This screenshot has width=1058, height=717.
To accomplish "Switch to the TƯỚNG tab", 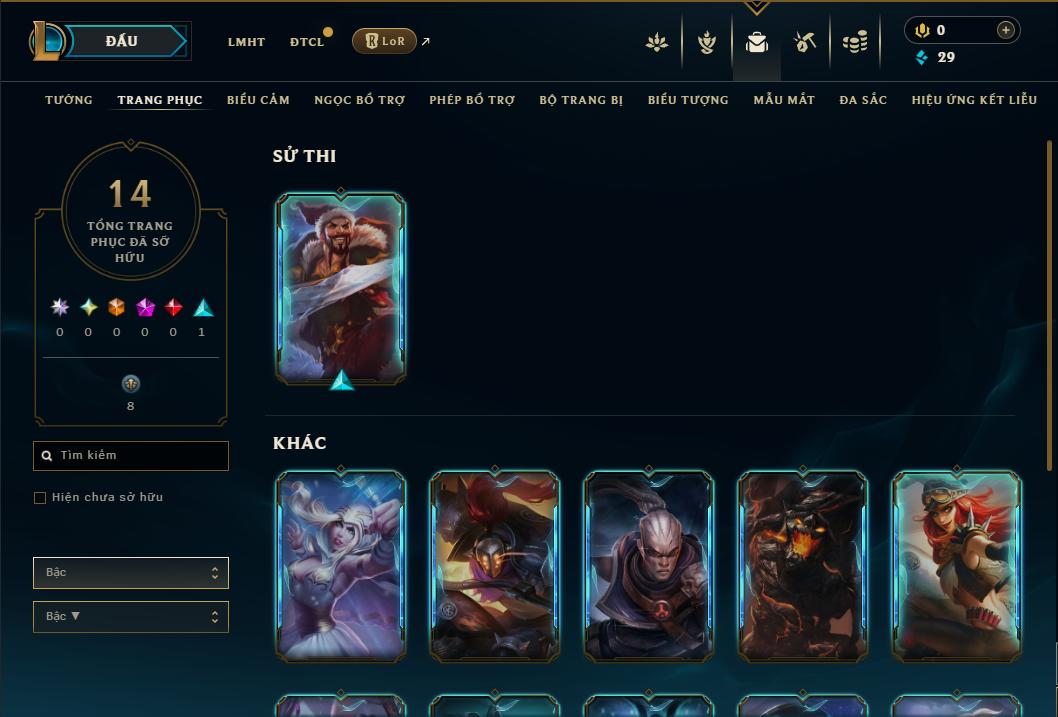I will coord(69,100).
